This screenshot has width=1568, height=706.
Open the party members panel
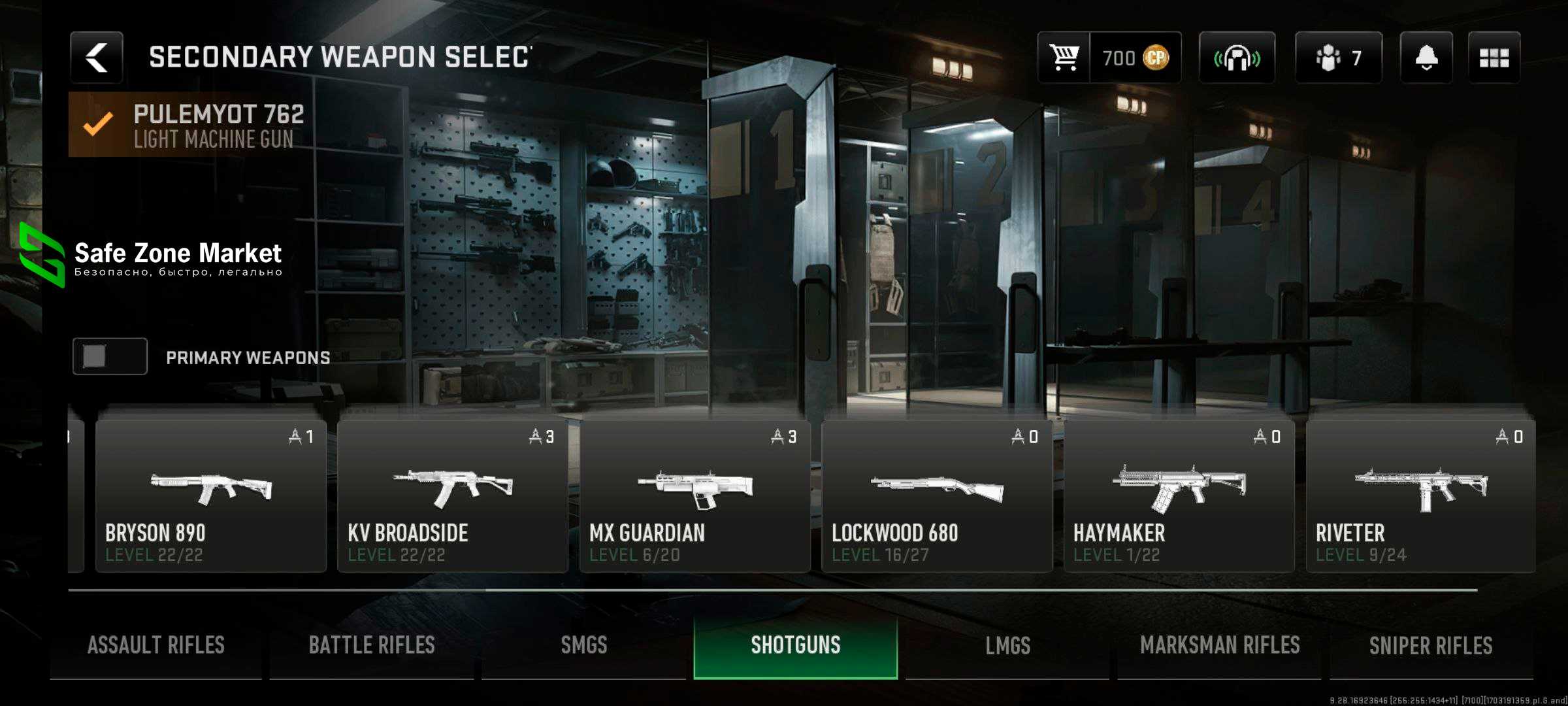click(1338, 58)
